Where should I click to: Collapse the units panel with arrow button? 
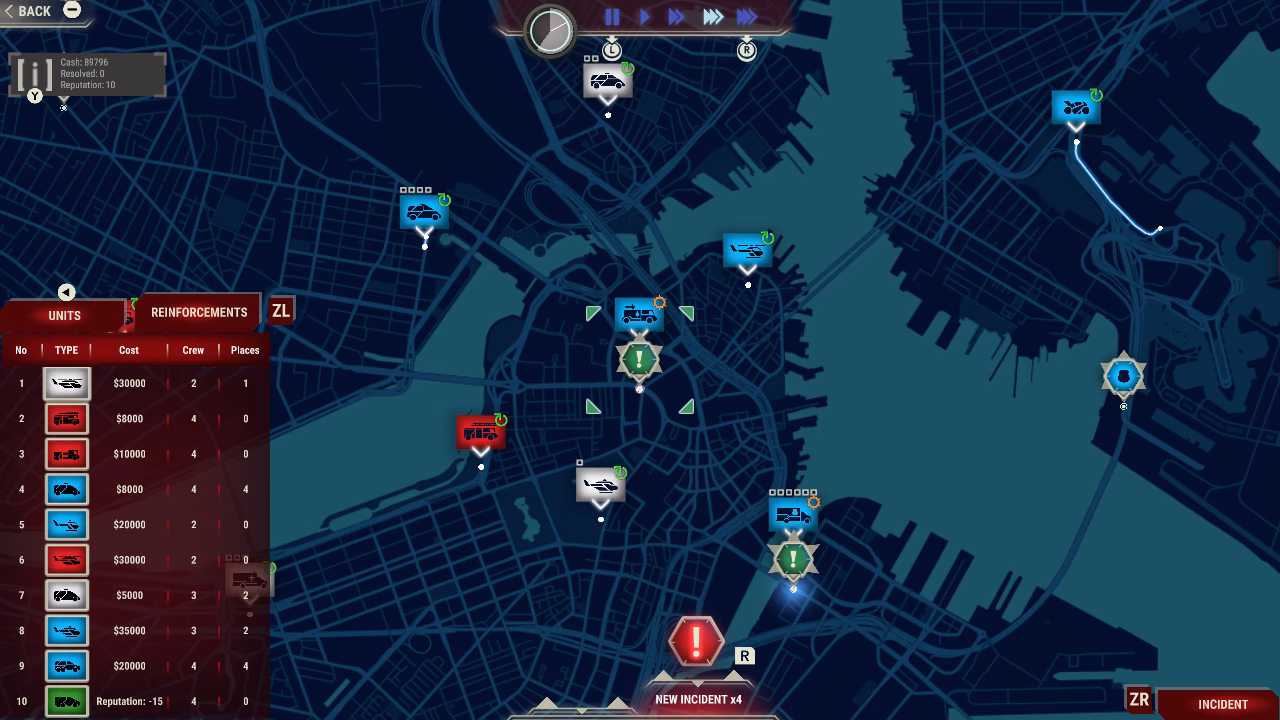[x=66, y=292]
